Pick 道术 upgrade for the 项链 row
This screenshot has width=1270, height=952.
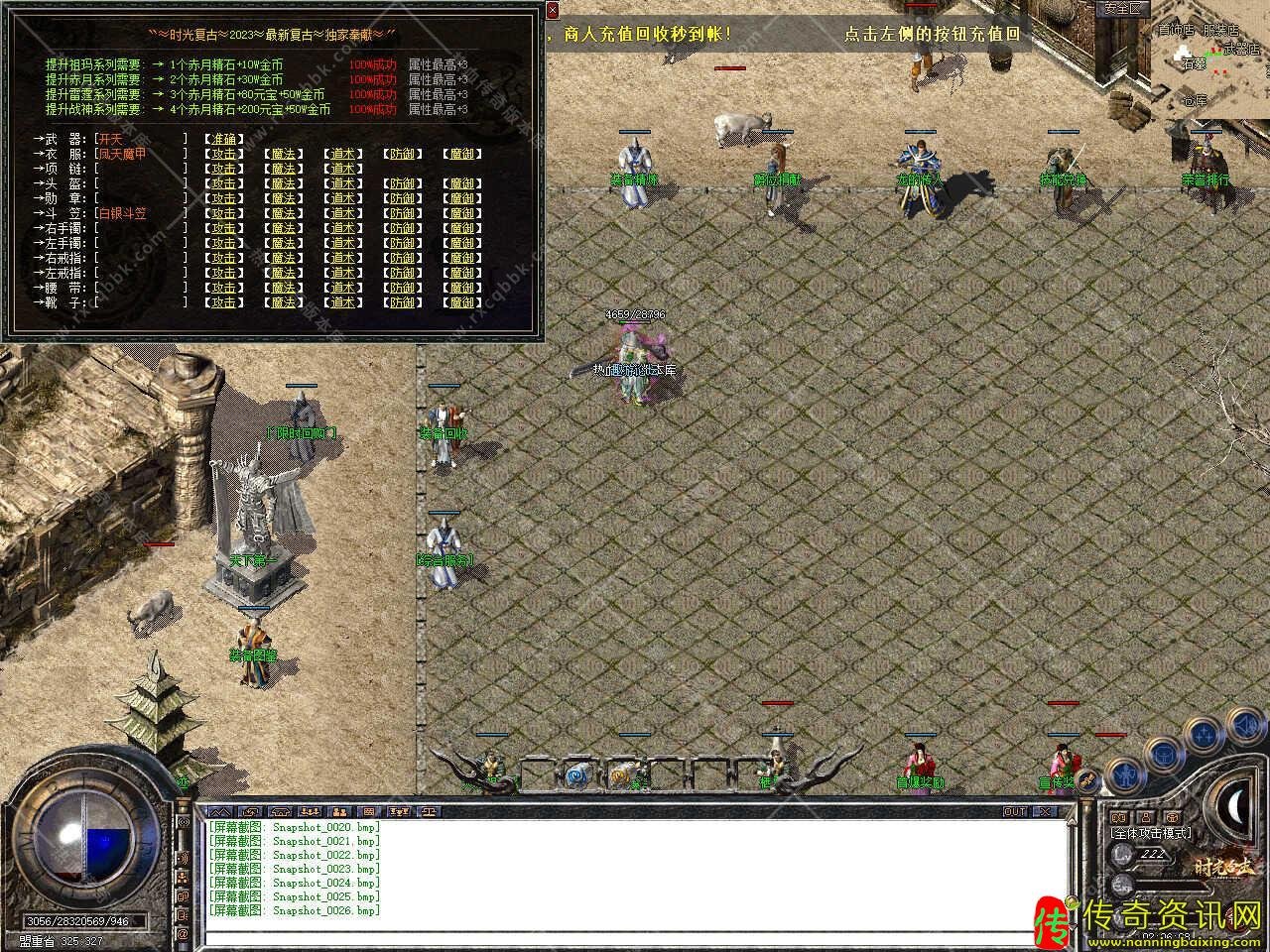[x=342, y=169]
